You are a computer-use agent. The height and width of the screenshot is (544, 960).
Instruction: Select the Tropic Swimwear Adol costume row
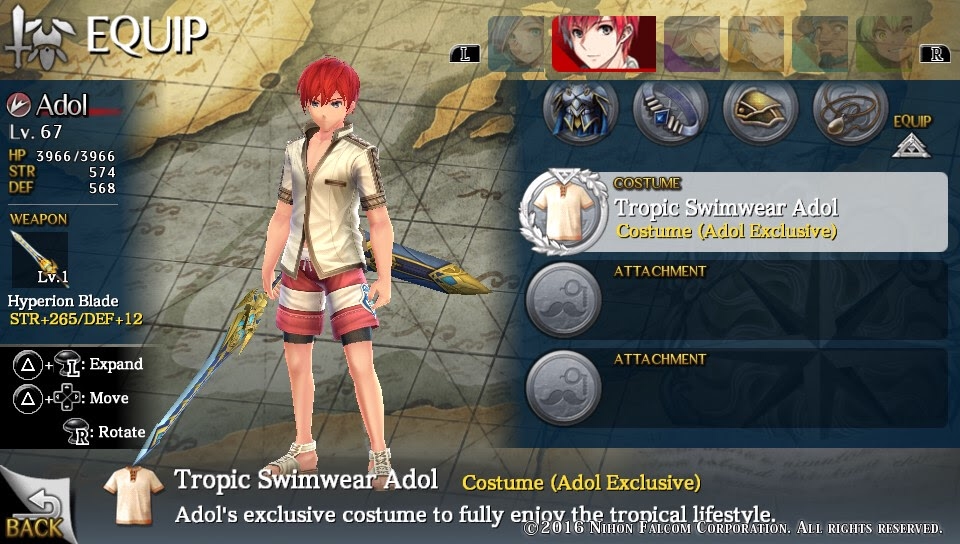(734, 212)
